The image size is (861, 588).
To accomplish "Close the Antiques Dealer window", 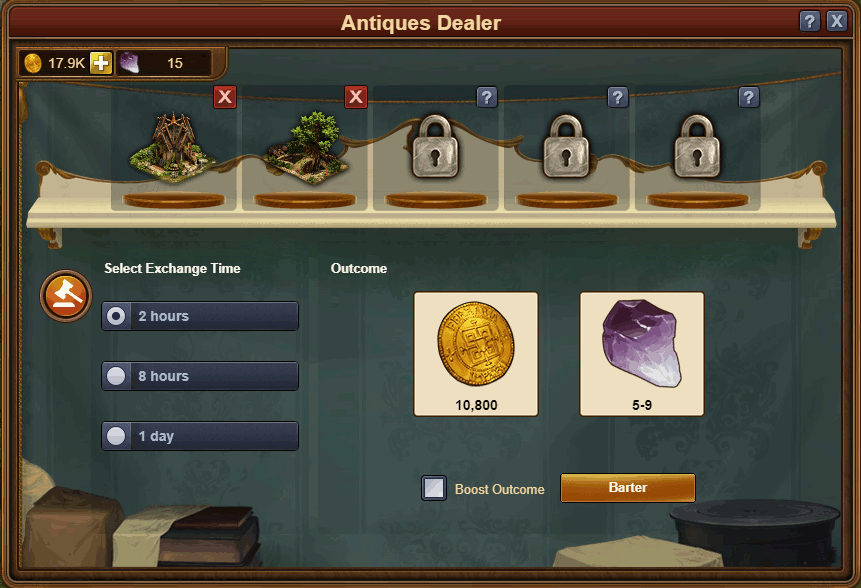I will [x=837, y=22].
